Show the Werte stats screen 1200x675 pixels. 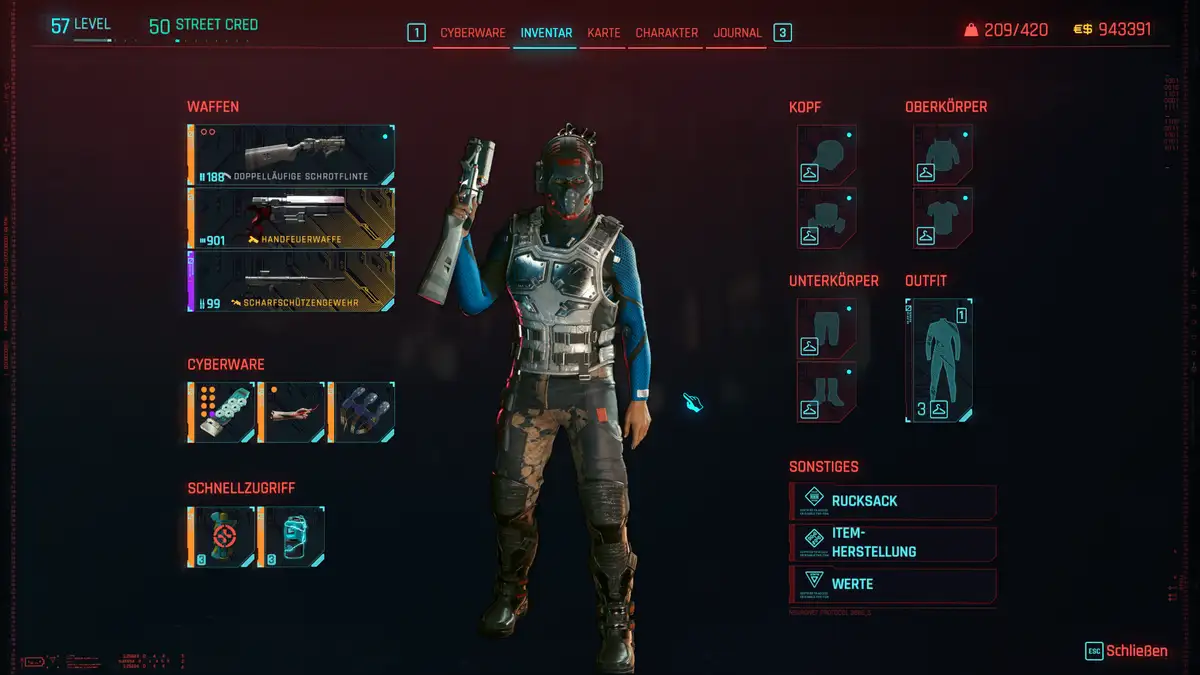pos(893,584)
